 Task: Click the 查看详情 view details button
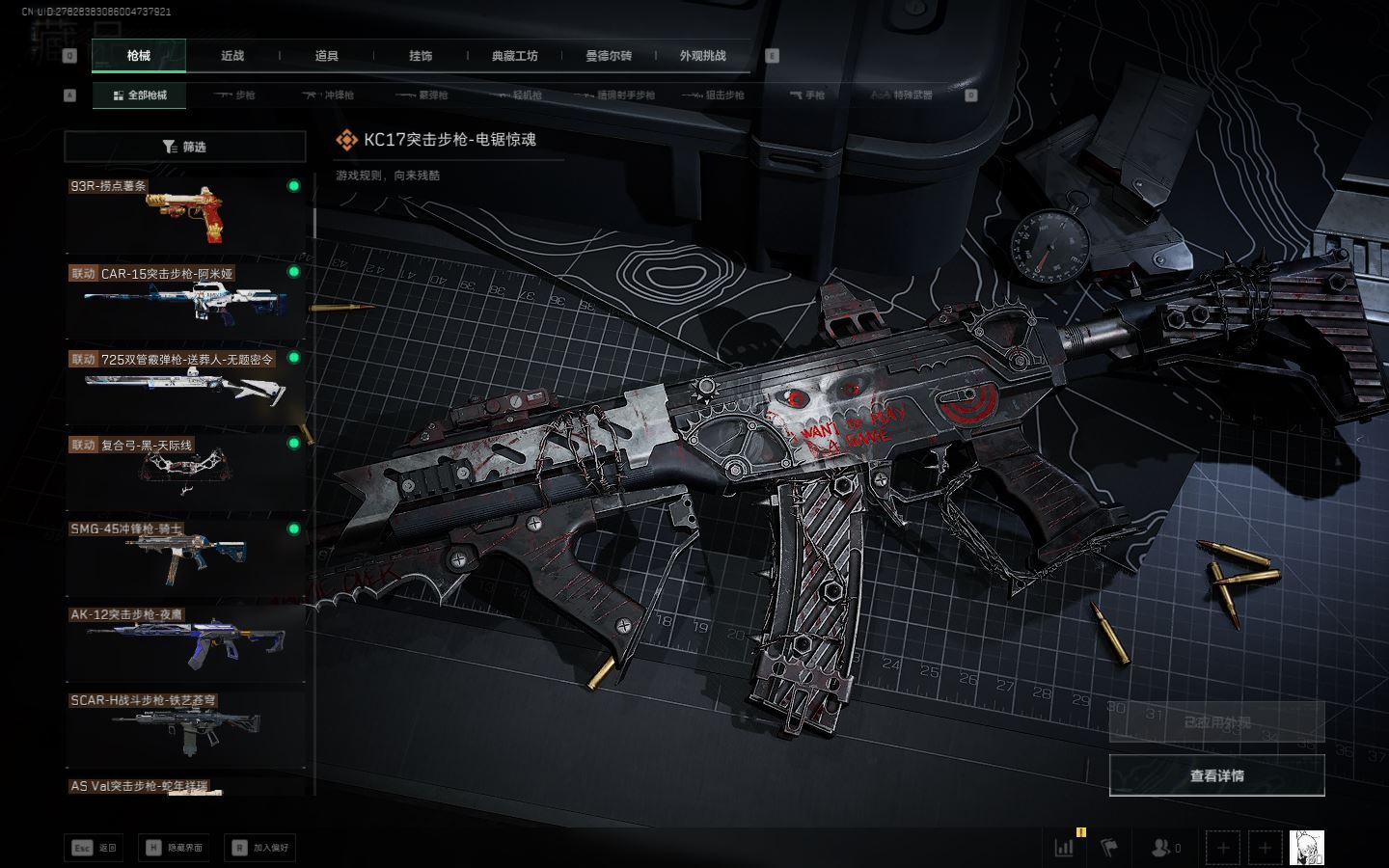[x=1216, y=775]
